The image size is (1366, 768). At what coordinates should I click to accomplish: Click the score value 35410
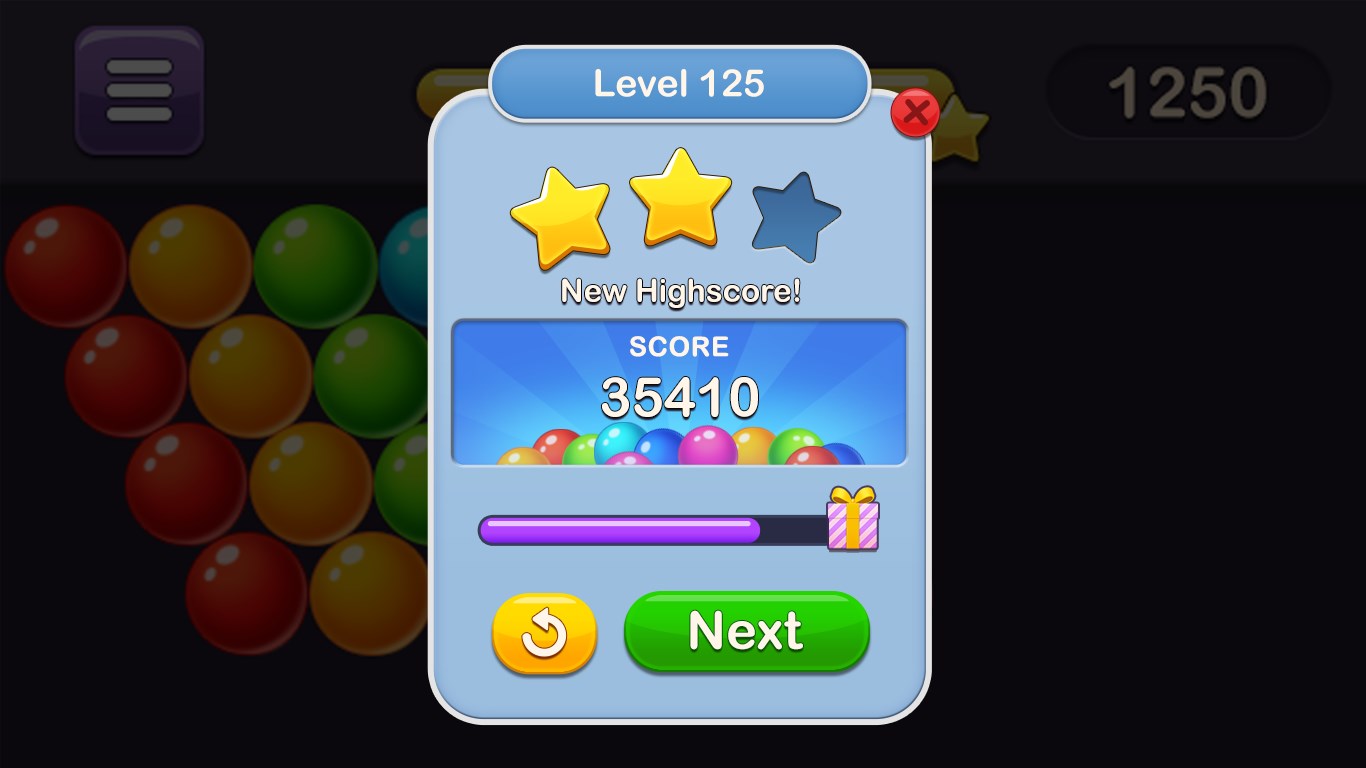tap(679, 397)
